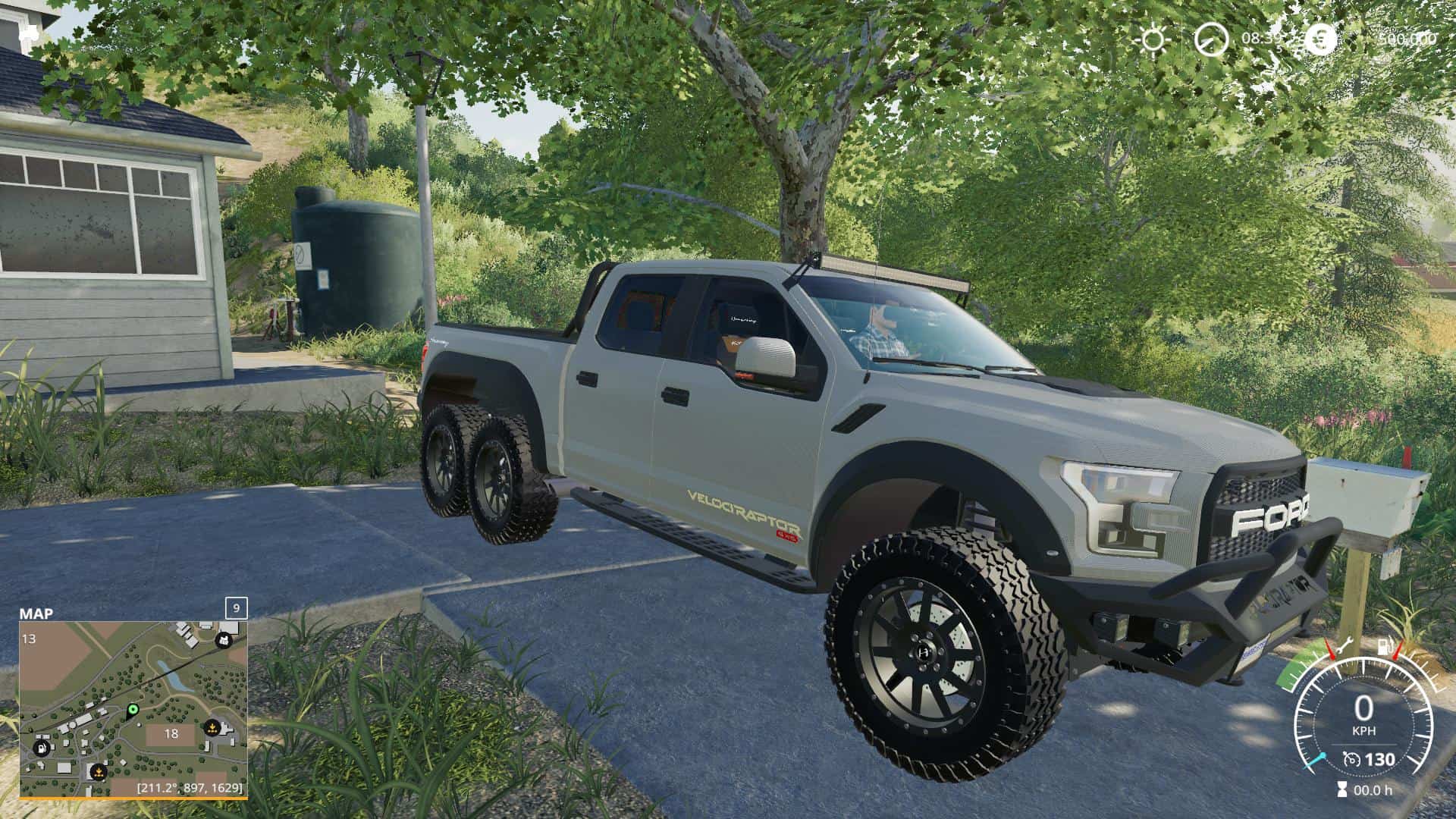Click the animal pen icon on the minimap
The height and width of the screenshot is (819, 1456).
[x=223, y=640]
